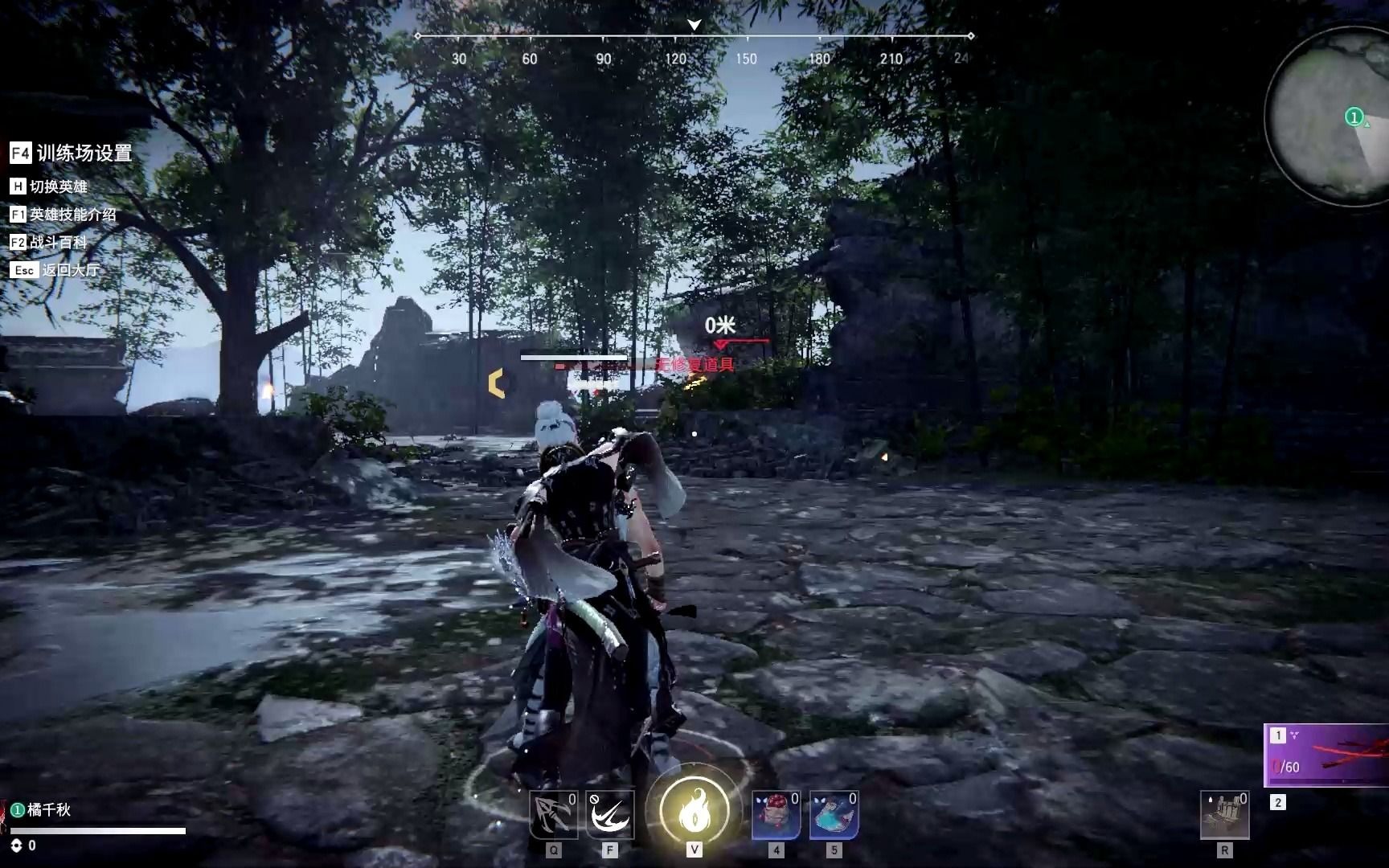
Task: Trigger the glowing flame ultimate ability
Action: point(694,813)
